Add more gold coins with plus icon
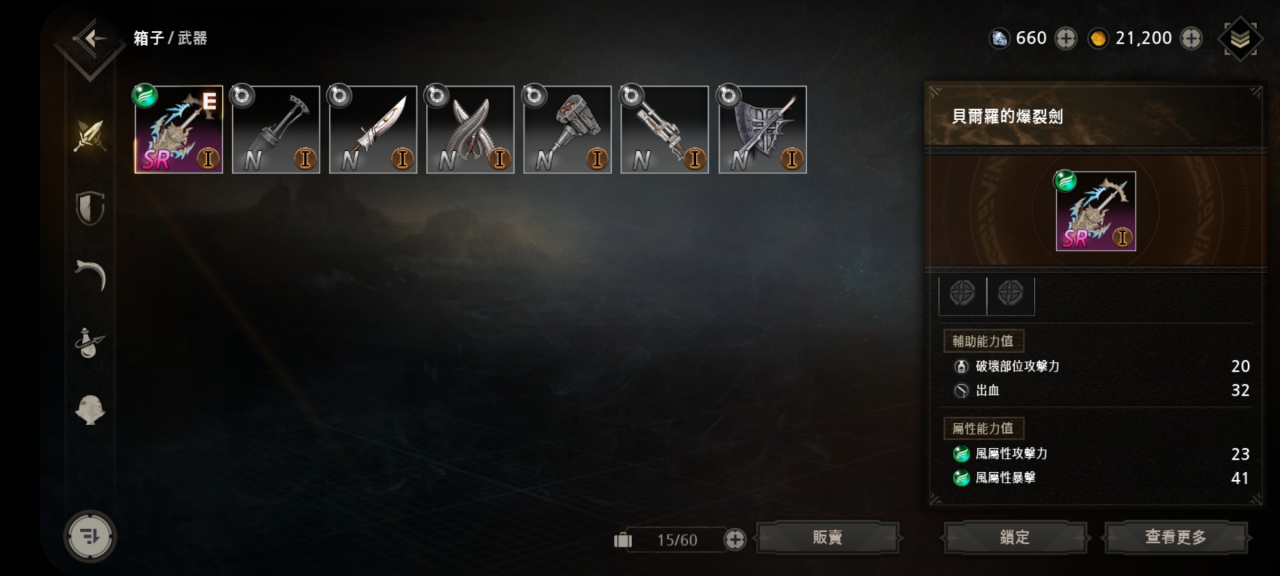The width and height of the screenshot is (1280, 576). tap(1191, 39)
